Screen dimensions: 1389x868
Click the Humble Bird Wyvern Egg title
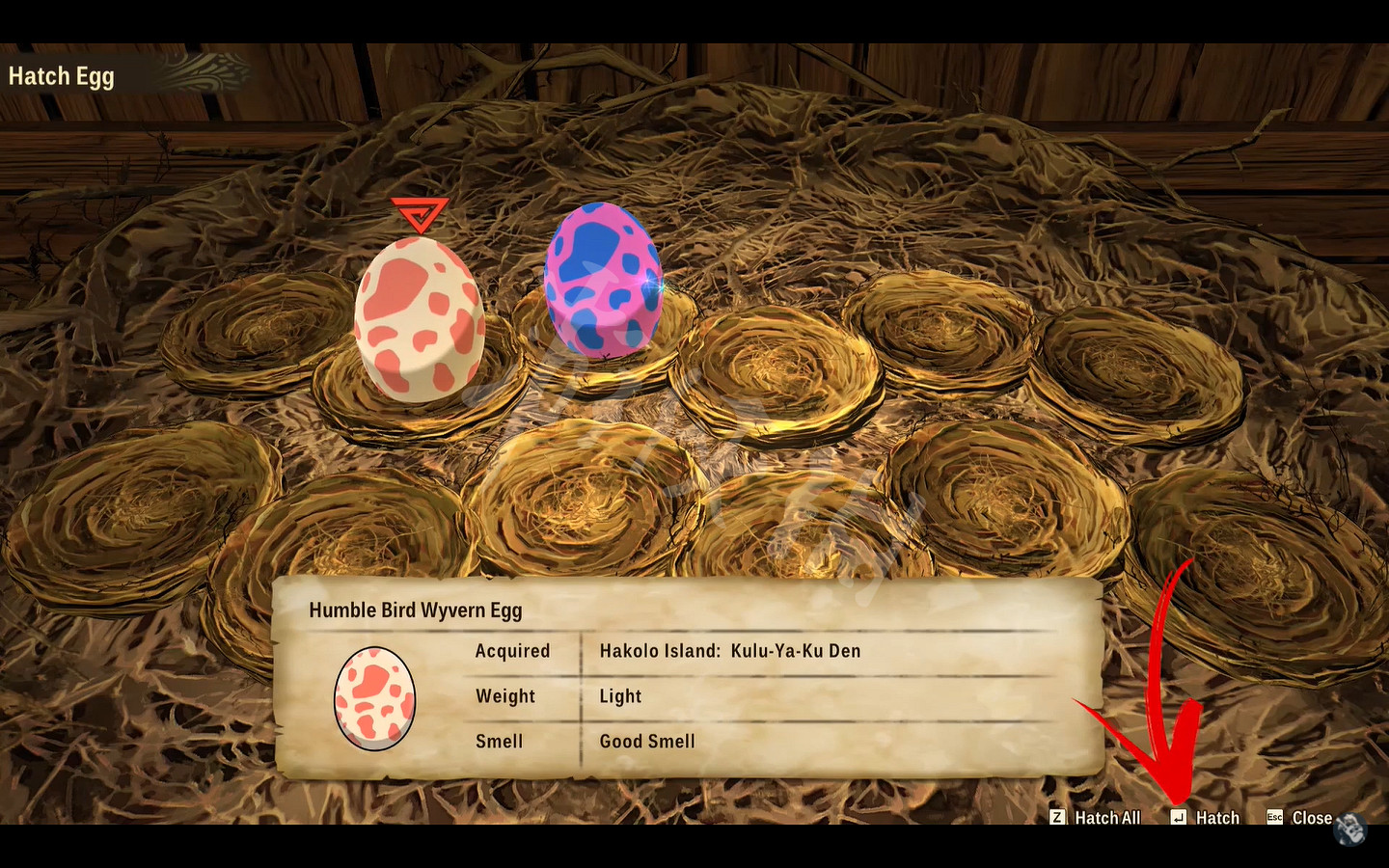point(416,610)
